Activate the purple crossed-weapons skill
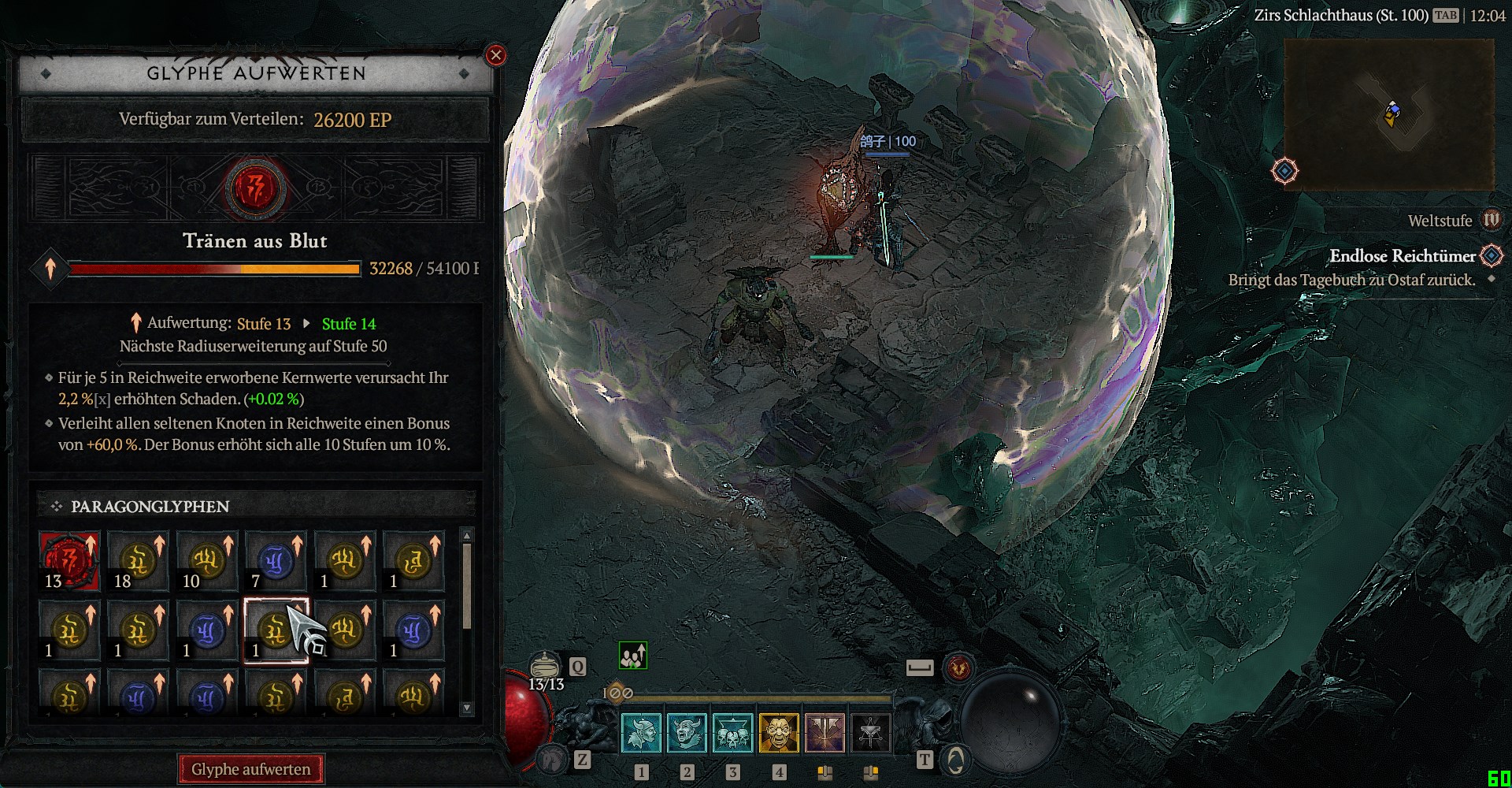The image size is (1512, 788). coord(825,733)
